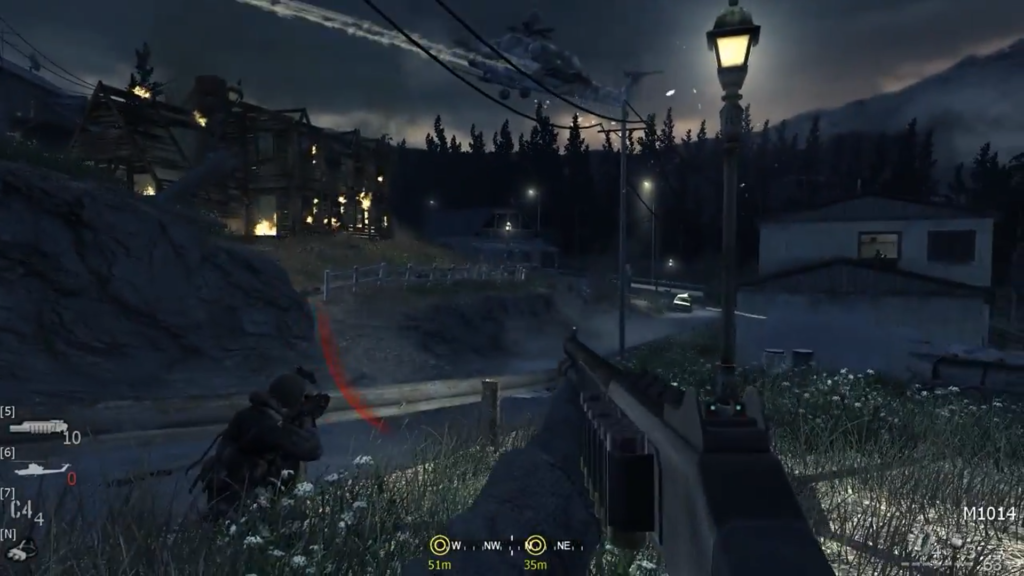Click the 51m objective marker on compass
The height and width of the screenshot is (576, 1024).
[x=438, y=545]
